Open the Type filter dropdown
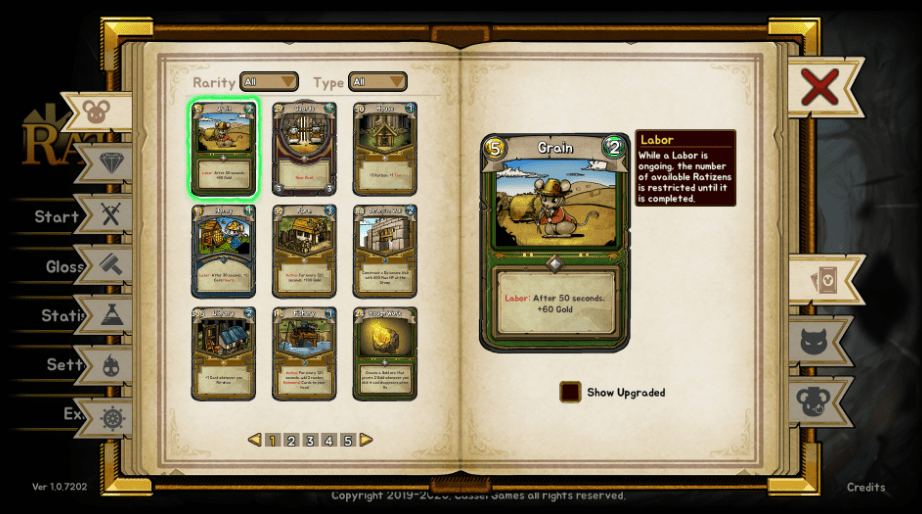This screenshot has height=514, width=922. coord(377,82)
